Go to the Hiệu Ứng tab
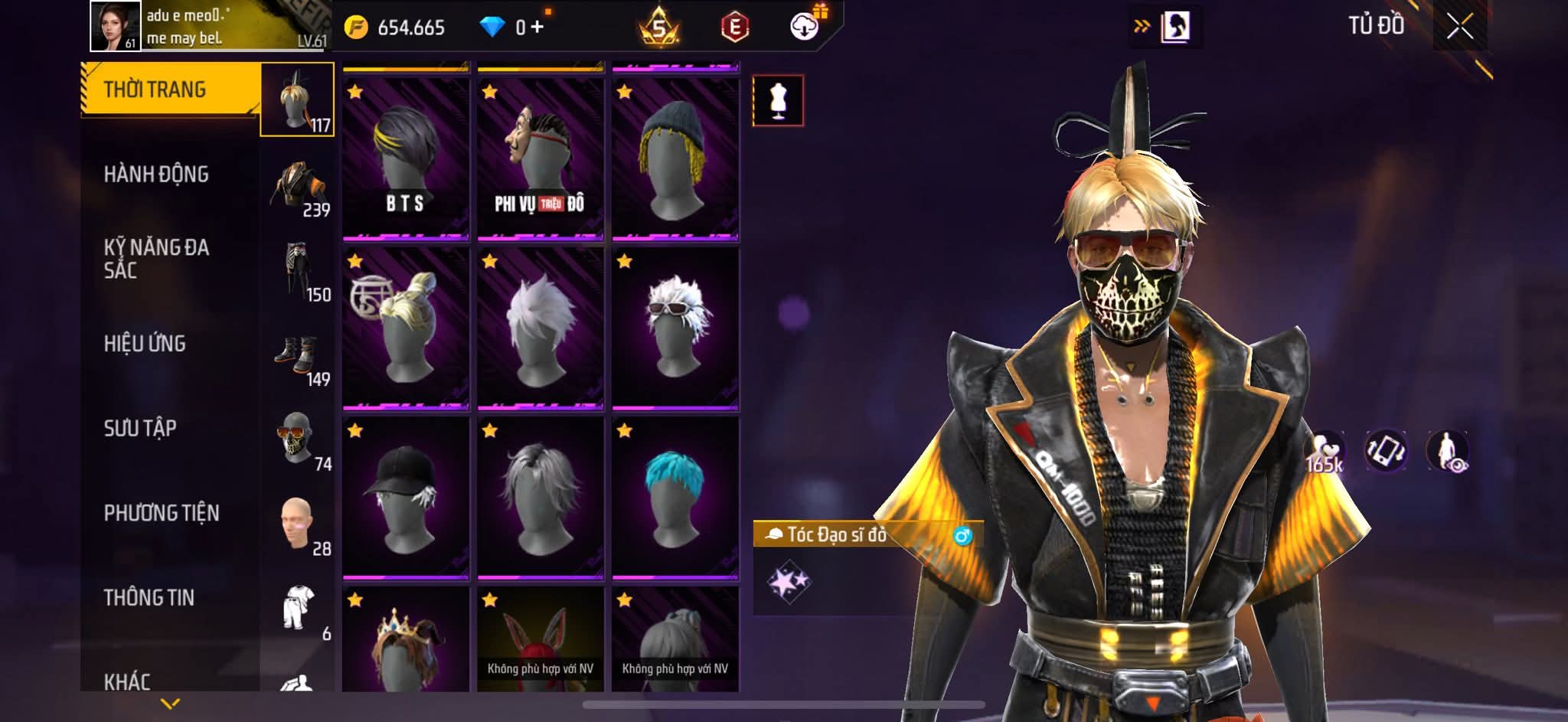The height and width of the screenshot is (722, 1568). 145,344
